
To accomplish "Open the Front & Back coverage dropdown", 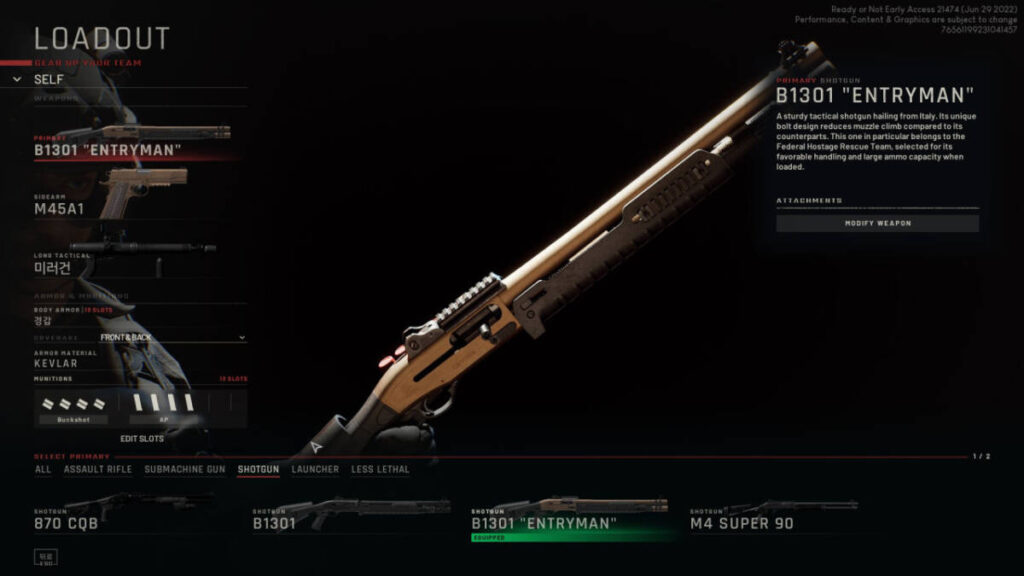I will 140,338.
